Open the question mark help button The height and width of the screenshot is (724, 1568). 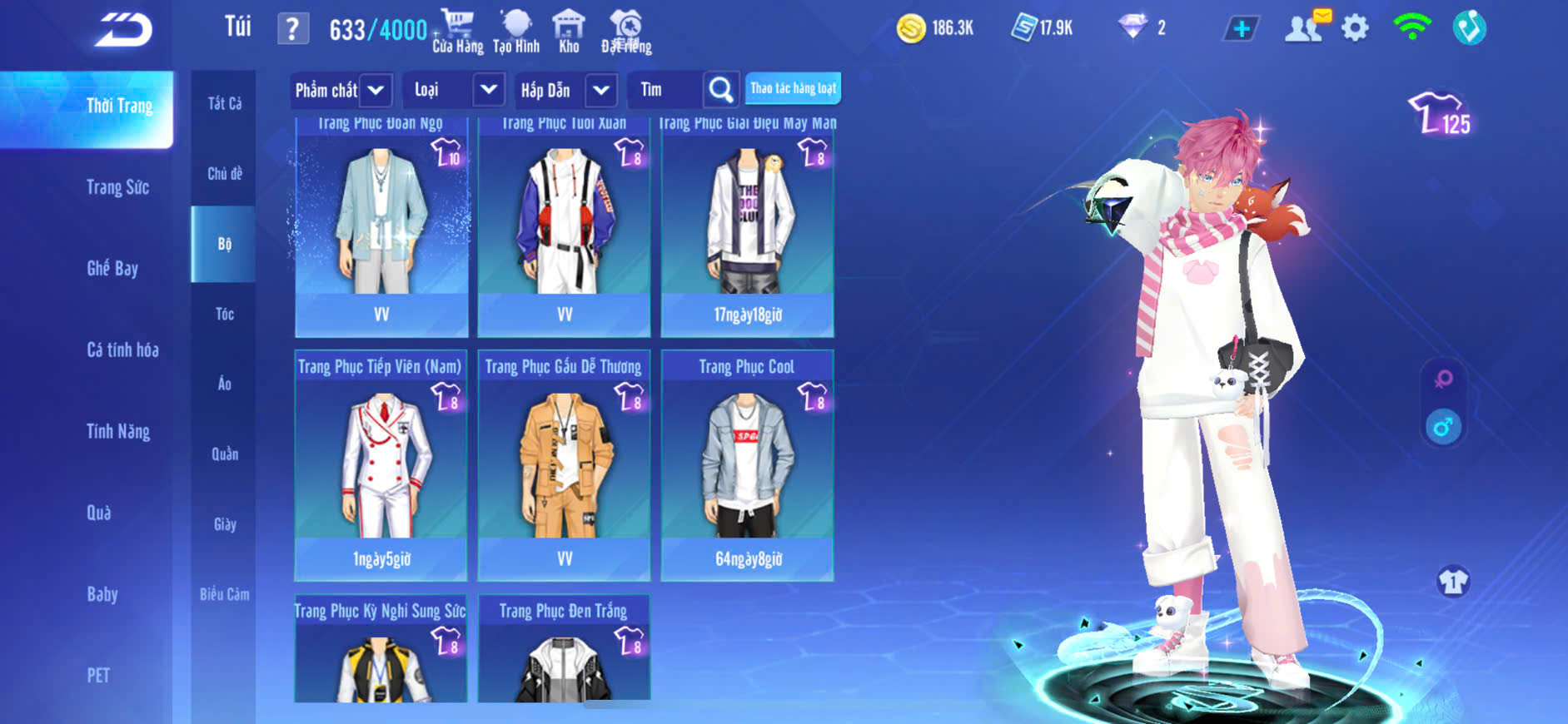click(292, 30)
